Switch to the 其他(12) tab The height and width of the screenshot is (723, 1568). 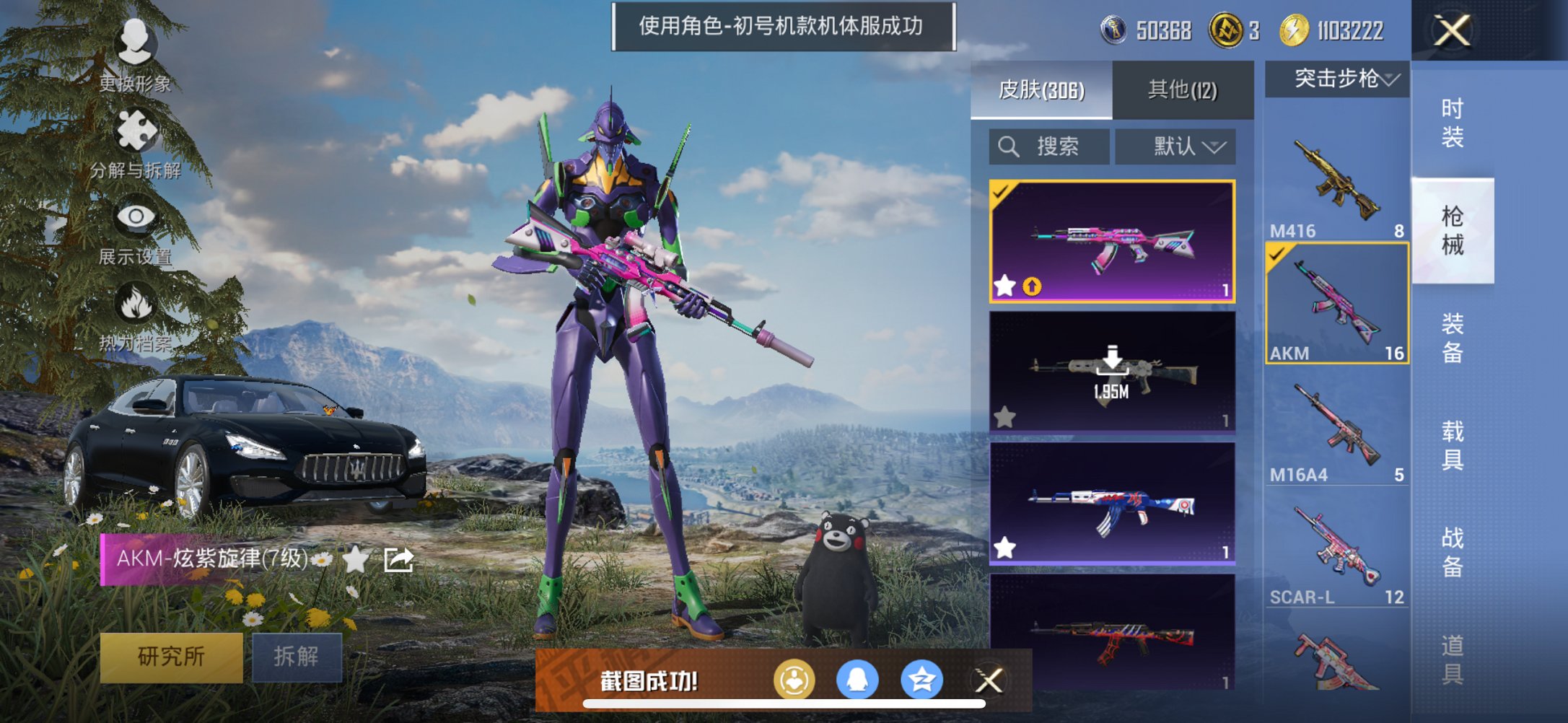1181,89
